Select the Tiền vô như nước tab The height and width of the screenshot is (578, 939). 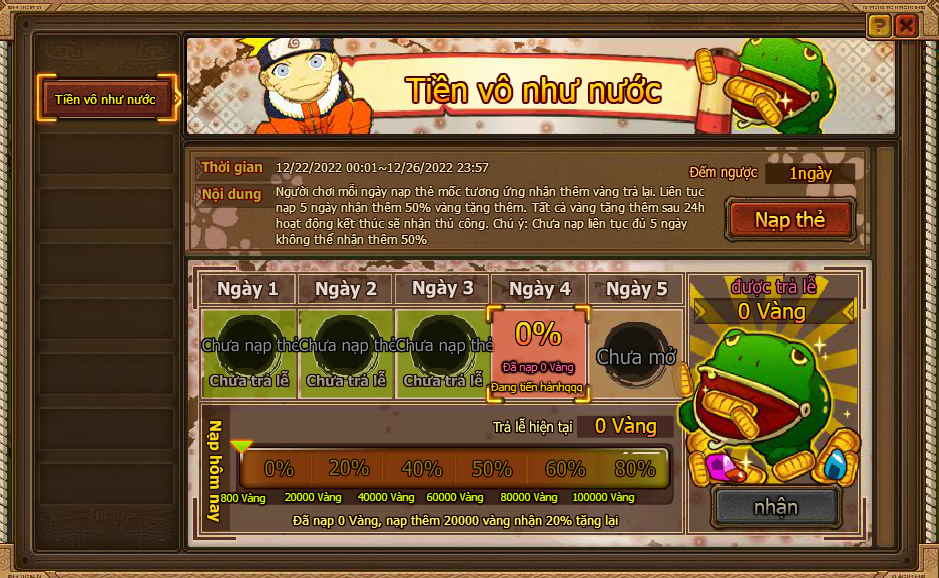106,99
